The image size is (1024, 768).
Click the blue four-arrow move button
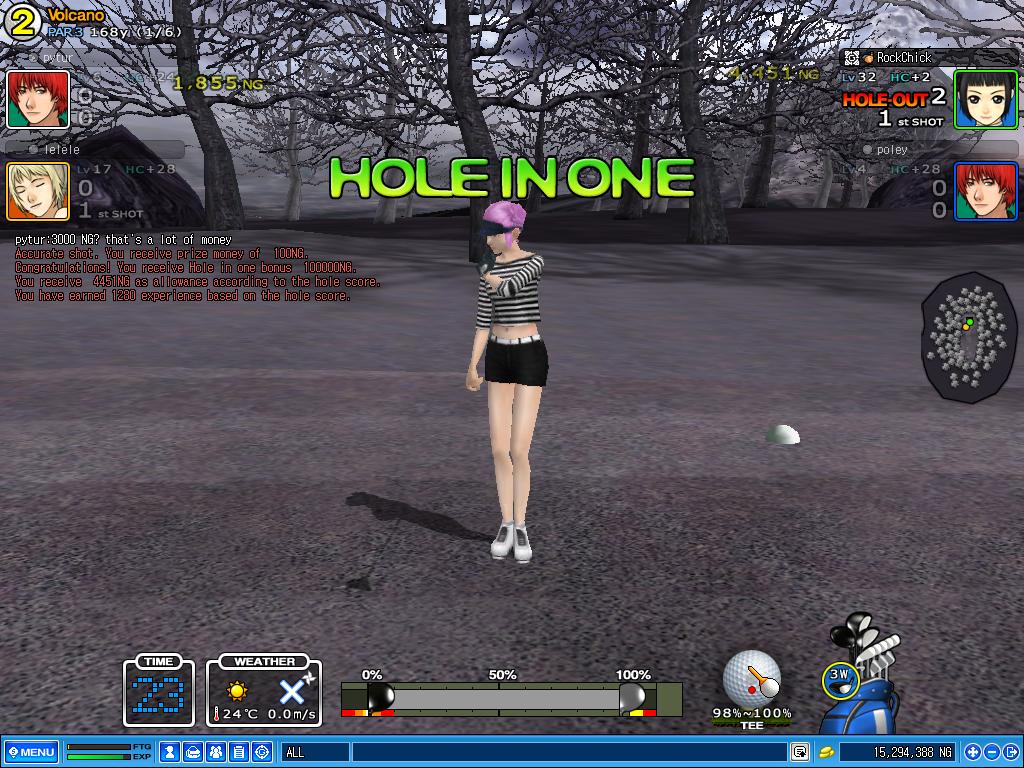tap(972, 752)
